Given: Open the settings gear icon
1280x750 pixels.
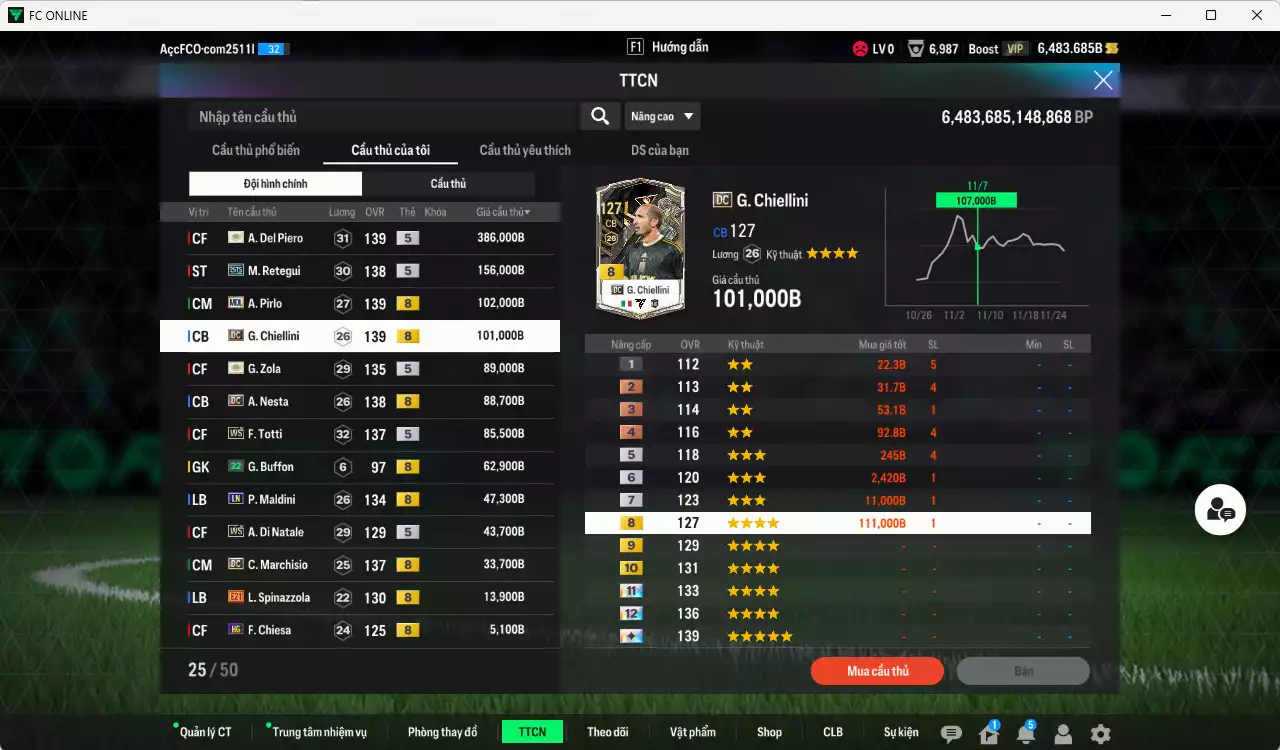Looking at the screenshot, I should coord(1100,733).
